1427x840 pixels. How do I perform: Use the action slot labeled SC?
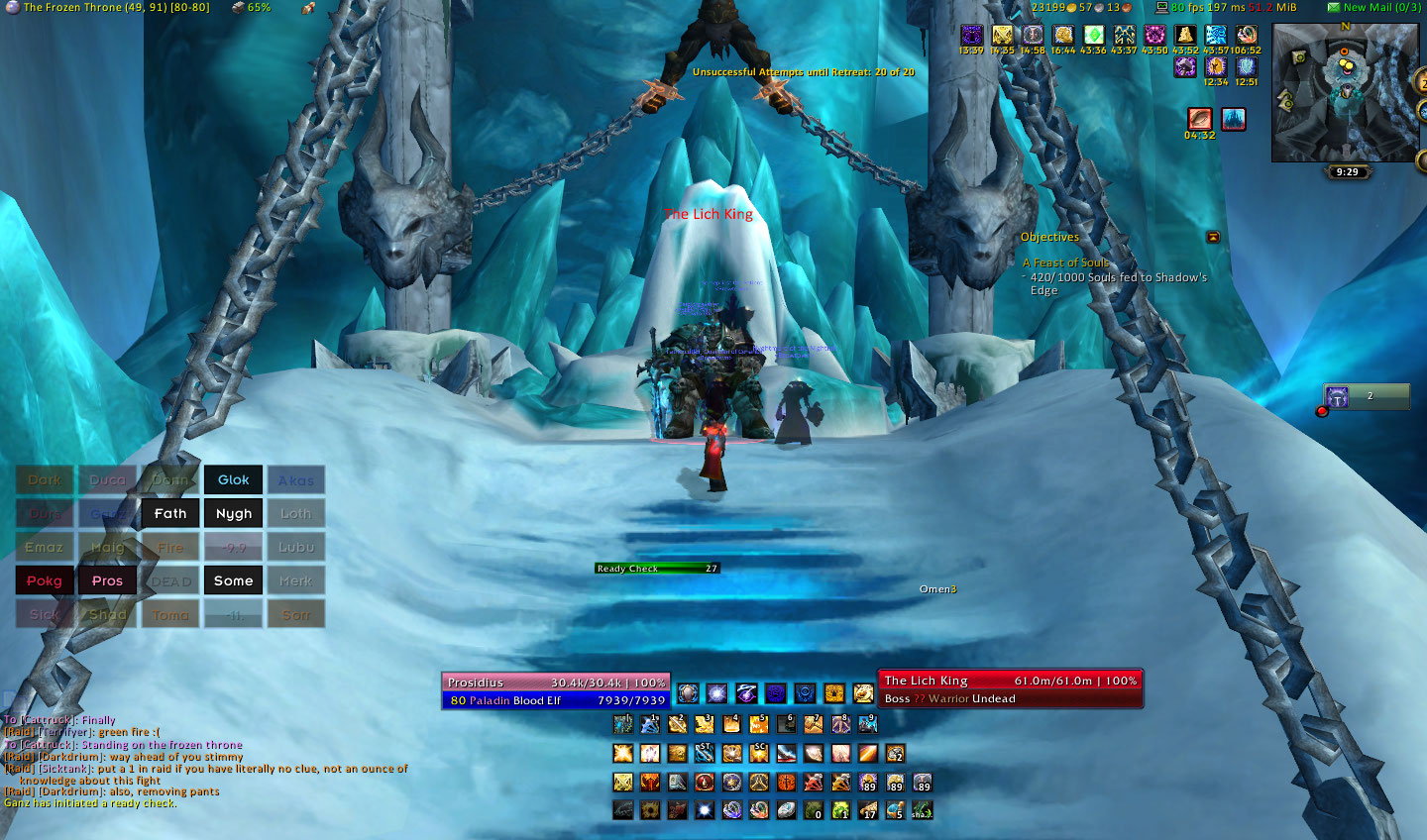(x=759, y=754)
